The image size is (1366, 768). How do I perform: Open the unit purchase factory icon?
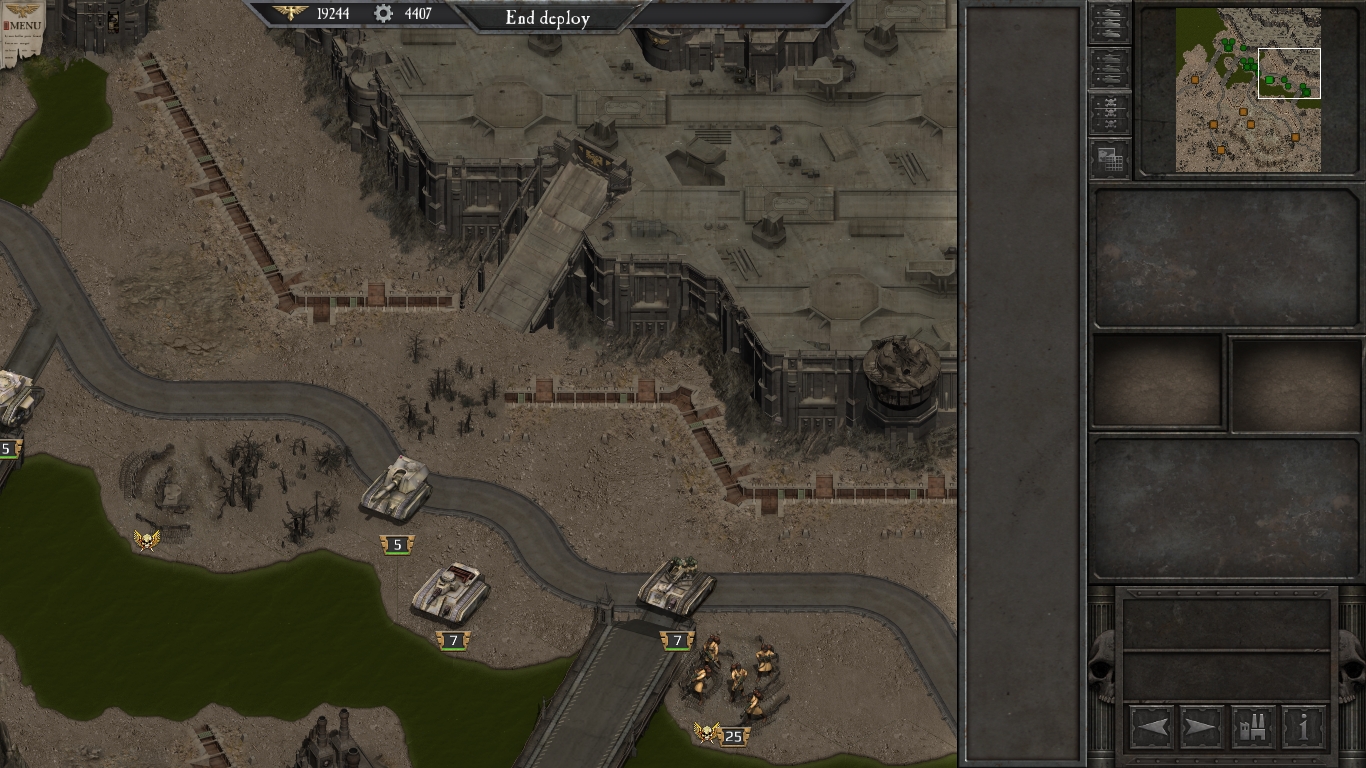[1252, 727]
